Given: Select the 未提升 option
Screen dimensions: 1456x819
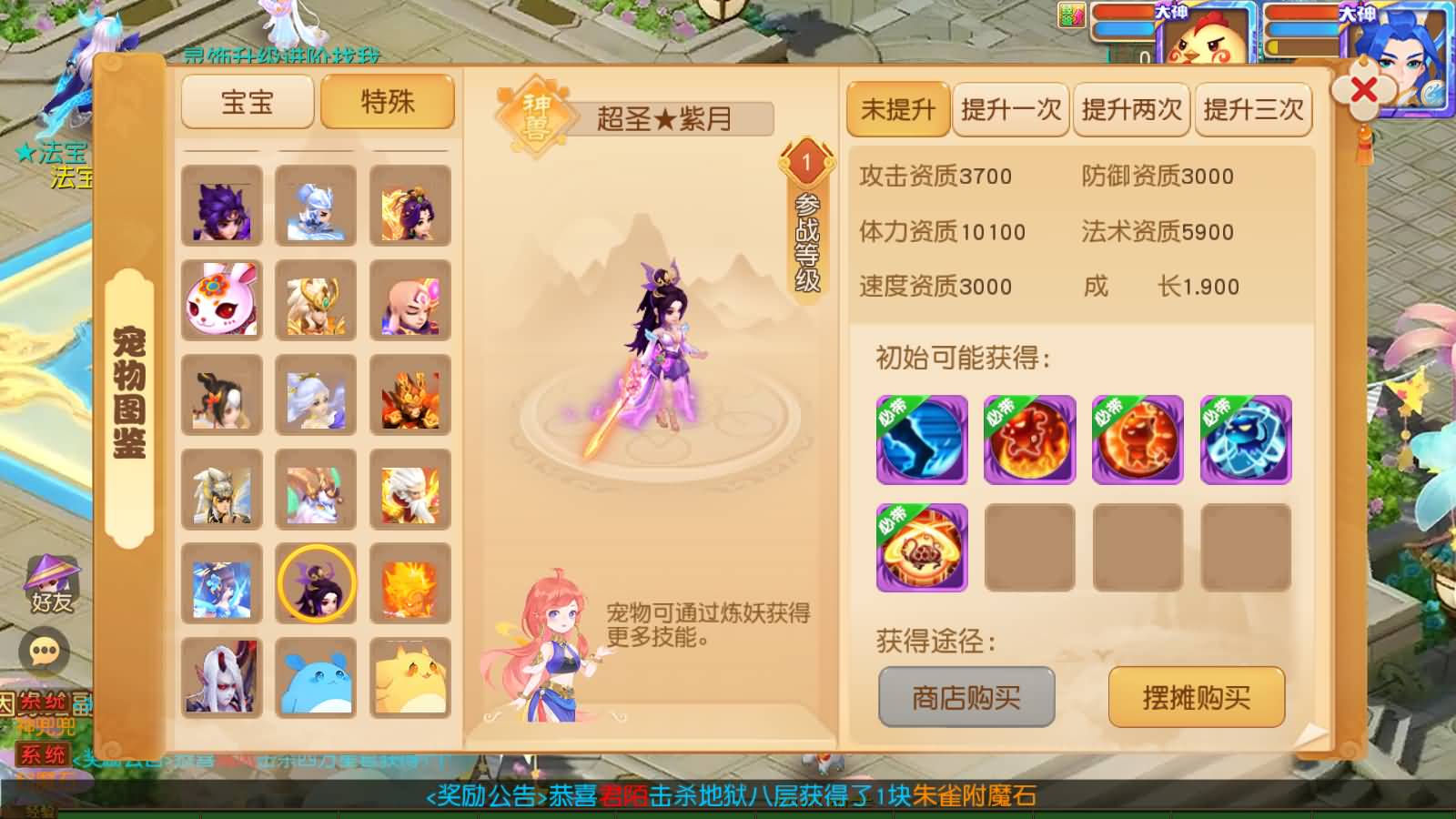Looking at the screenshot, I should click(x=897, y=111).
